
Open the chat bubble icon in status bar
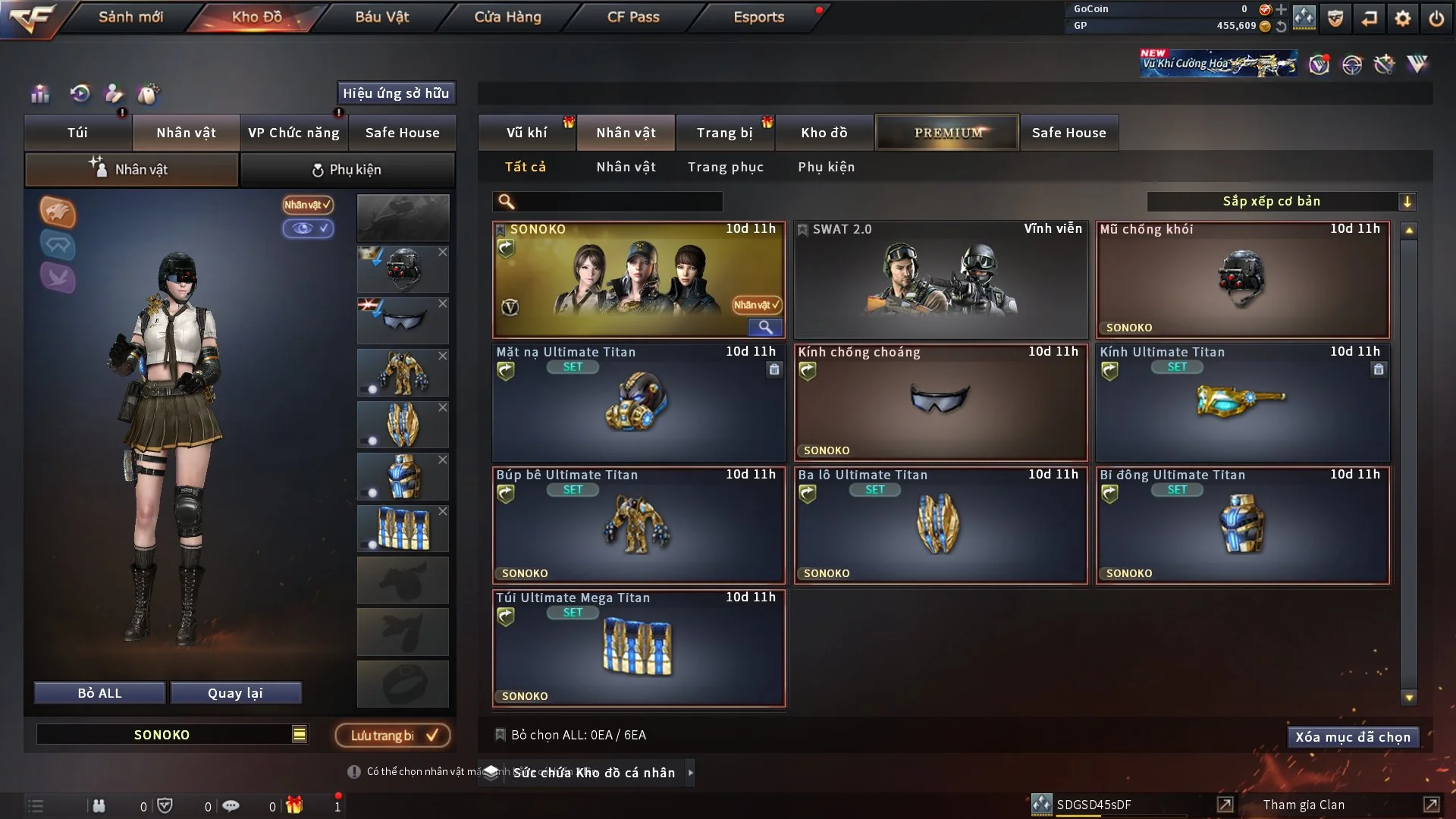pos(231,805)
